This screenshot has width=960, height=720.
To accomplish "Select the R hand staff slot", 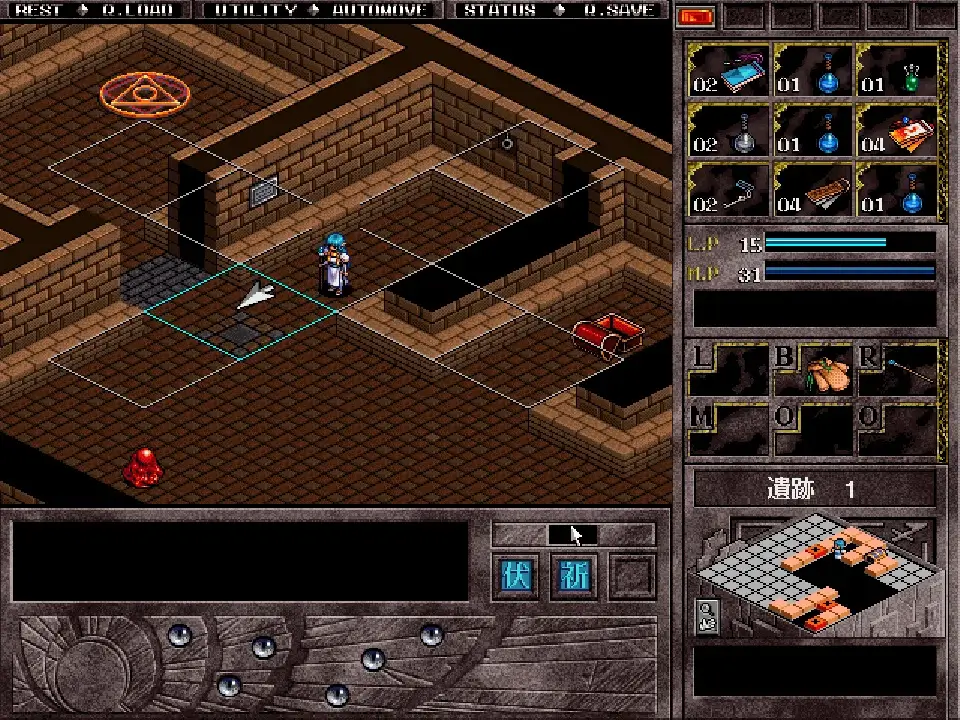I will click(897, 370).
